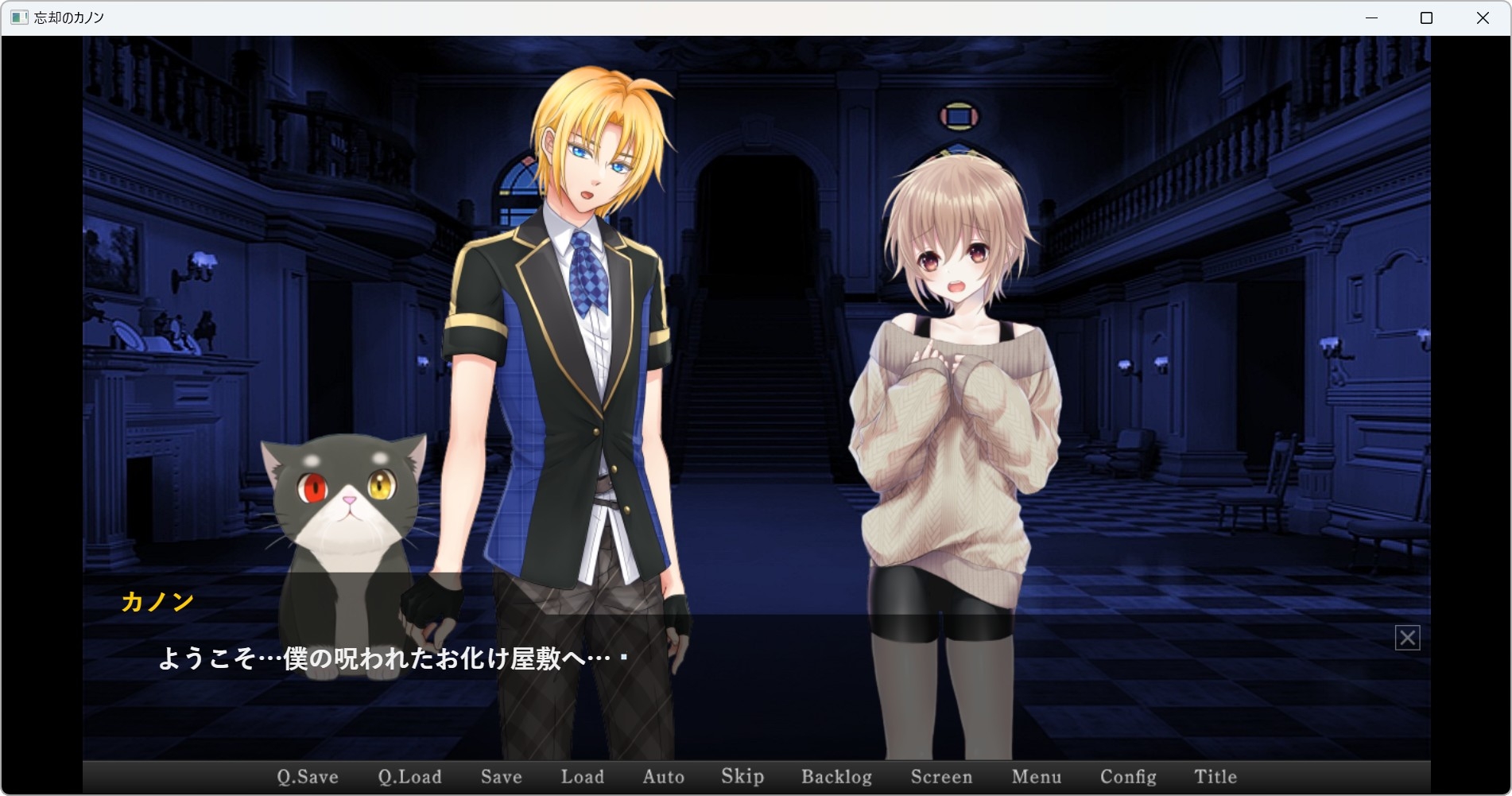Activate Skip mode
This screenshot has height=796, width=1512.
click(x=742, y=777)
